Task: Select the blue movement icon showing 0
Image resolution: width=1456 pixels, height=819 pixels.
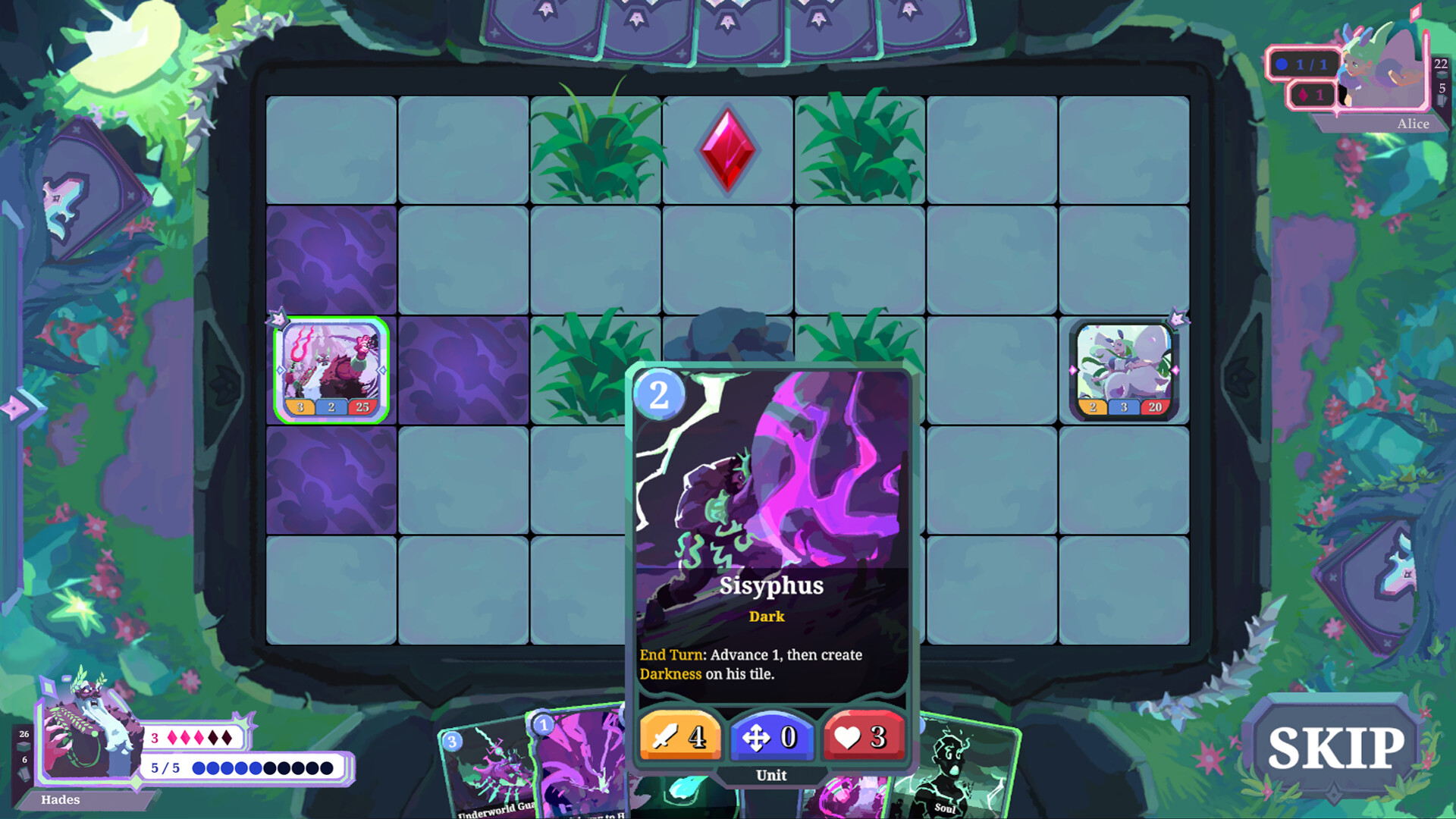Action: click(770, 736)
